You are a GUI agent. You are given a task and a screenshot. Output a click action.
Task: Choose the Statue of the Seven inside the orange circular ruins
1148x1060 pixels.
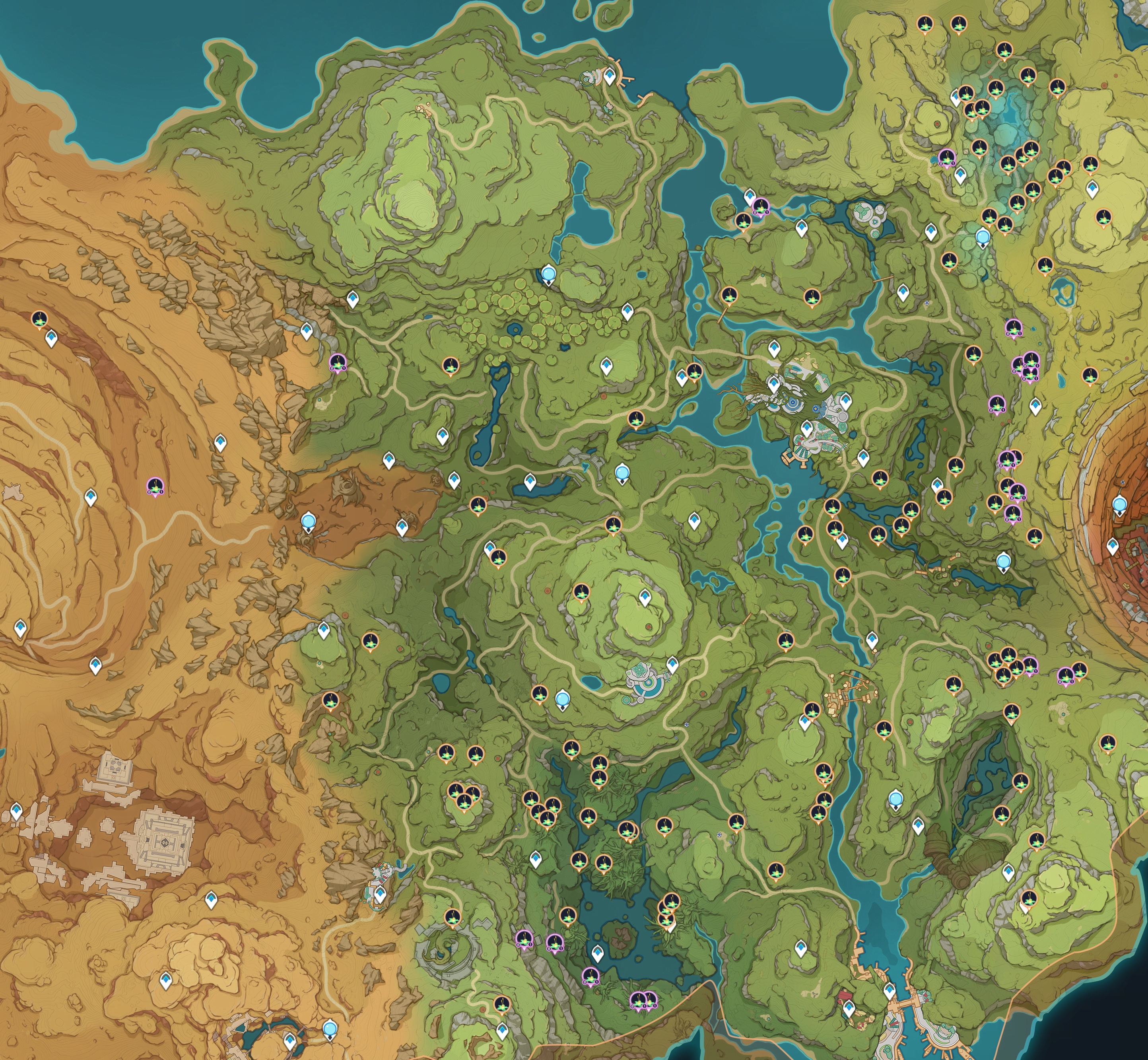point(1119,505)
